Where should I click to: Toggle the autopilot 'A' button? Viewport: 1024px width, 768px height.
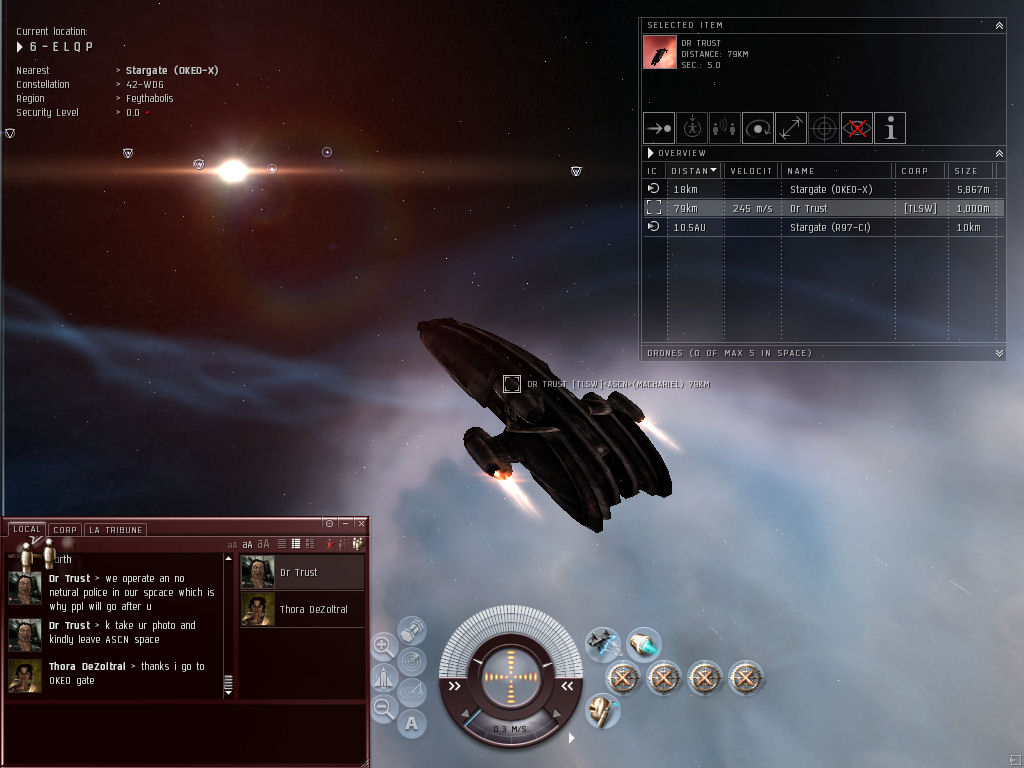pos(412,722)
